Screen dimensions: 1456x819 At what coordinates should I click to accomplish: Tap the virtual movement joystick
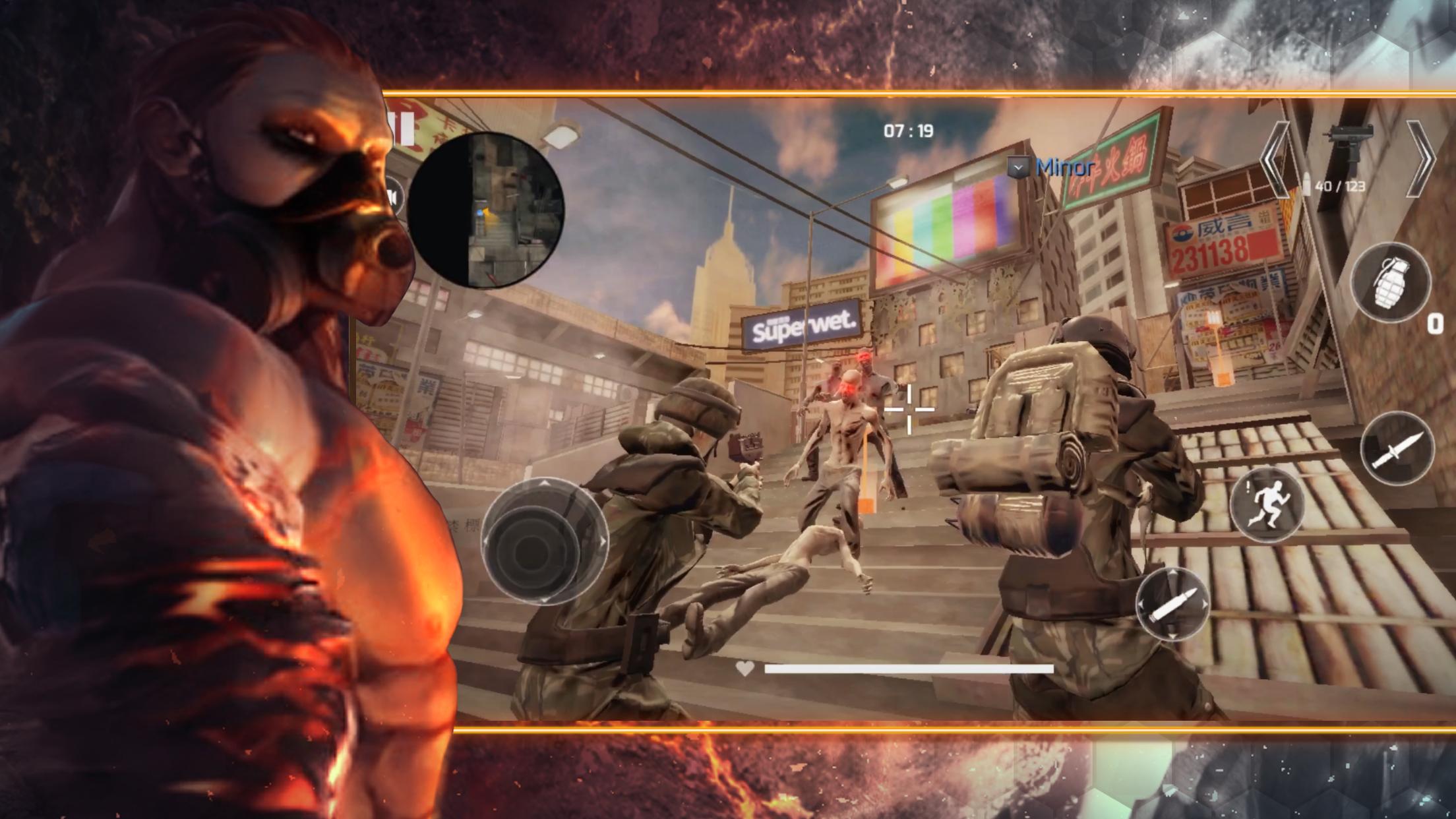click(544, 541)
